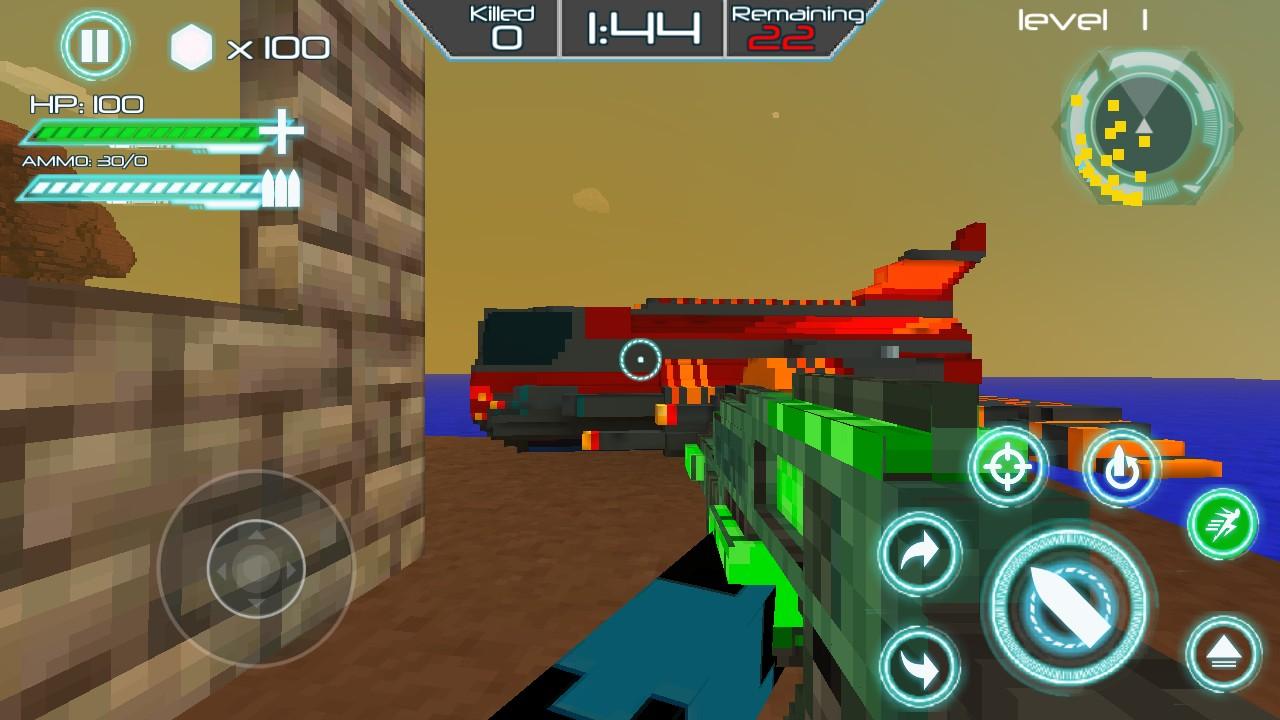
Task: Tap the hexagon currency icon beside x100
Action: pyautogui.click(x=189, y=45)
